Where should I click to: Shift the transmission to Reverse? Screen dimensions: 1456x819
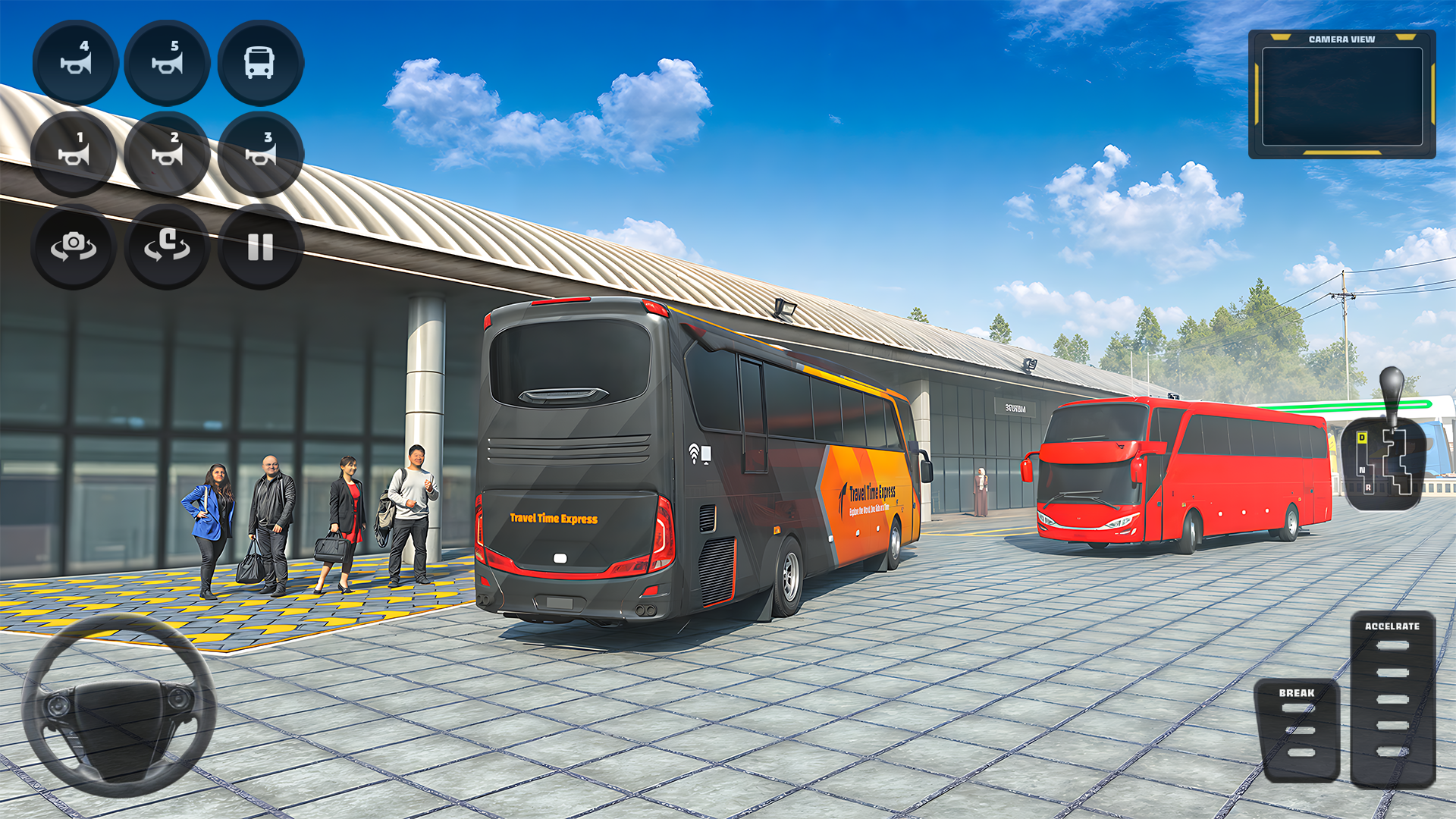click(1368, 488)
